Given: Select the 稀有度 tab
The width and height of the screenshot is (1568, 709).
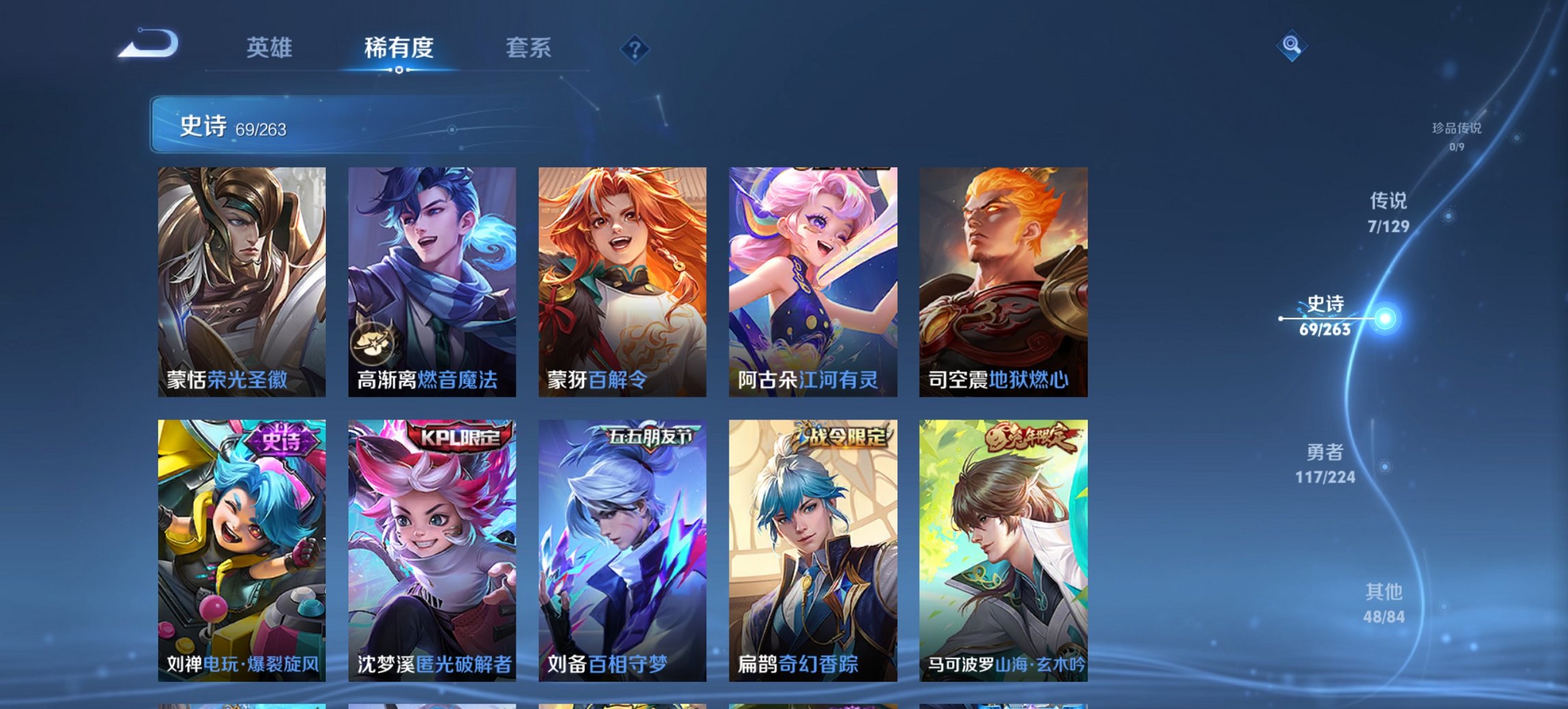Looking at the screenshot, I should tap(399, 49).
